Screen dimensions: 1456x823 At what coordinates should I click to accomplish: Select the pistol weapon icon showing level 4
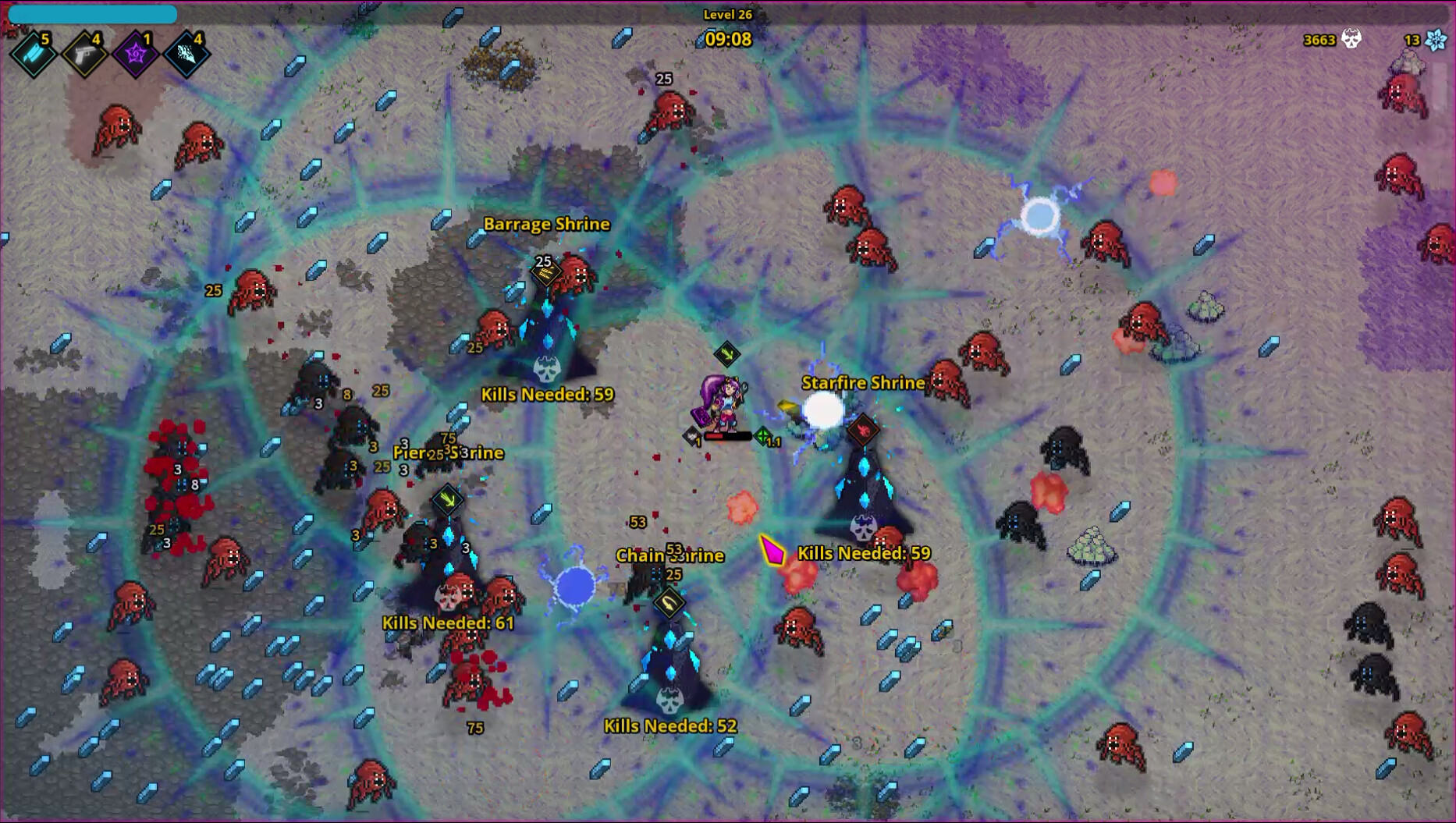87,55
